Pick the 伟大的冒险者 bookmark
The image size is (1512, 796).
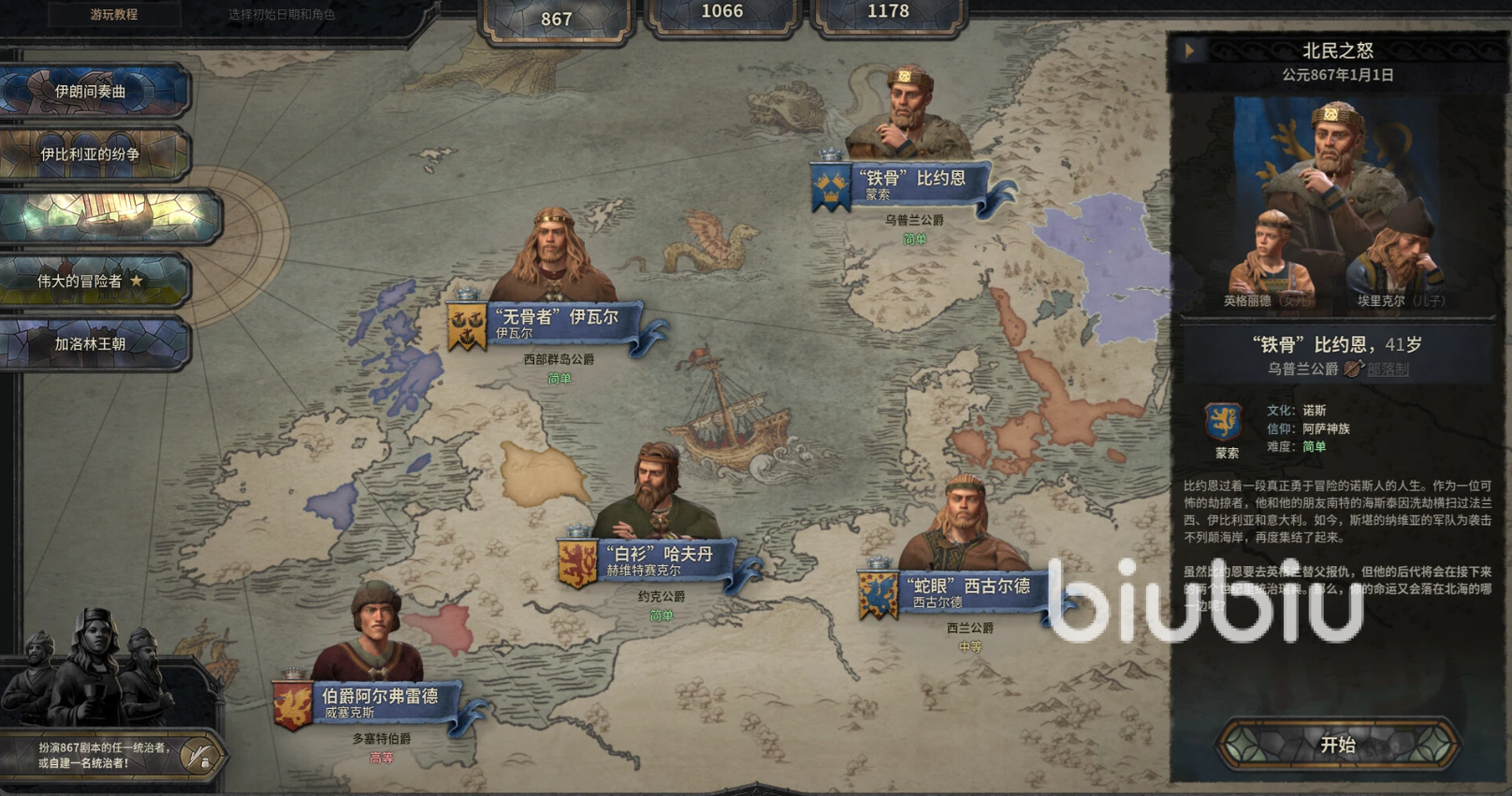coord(94,281)
